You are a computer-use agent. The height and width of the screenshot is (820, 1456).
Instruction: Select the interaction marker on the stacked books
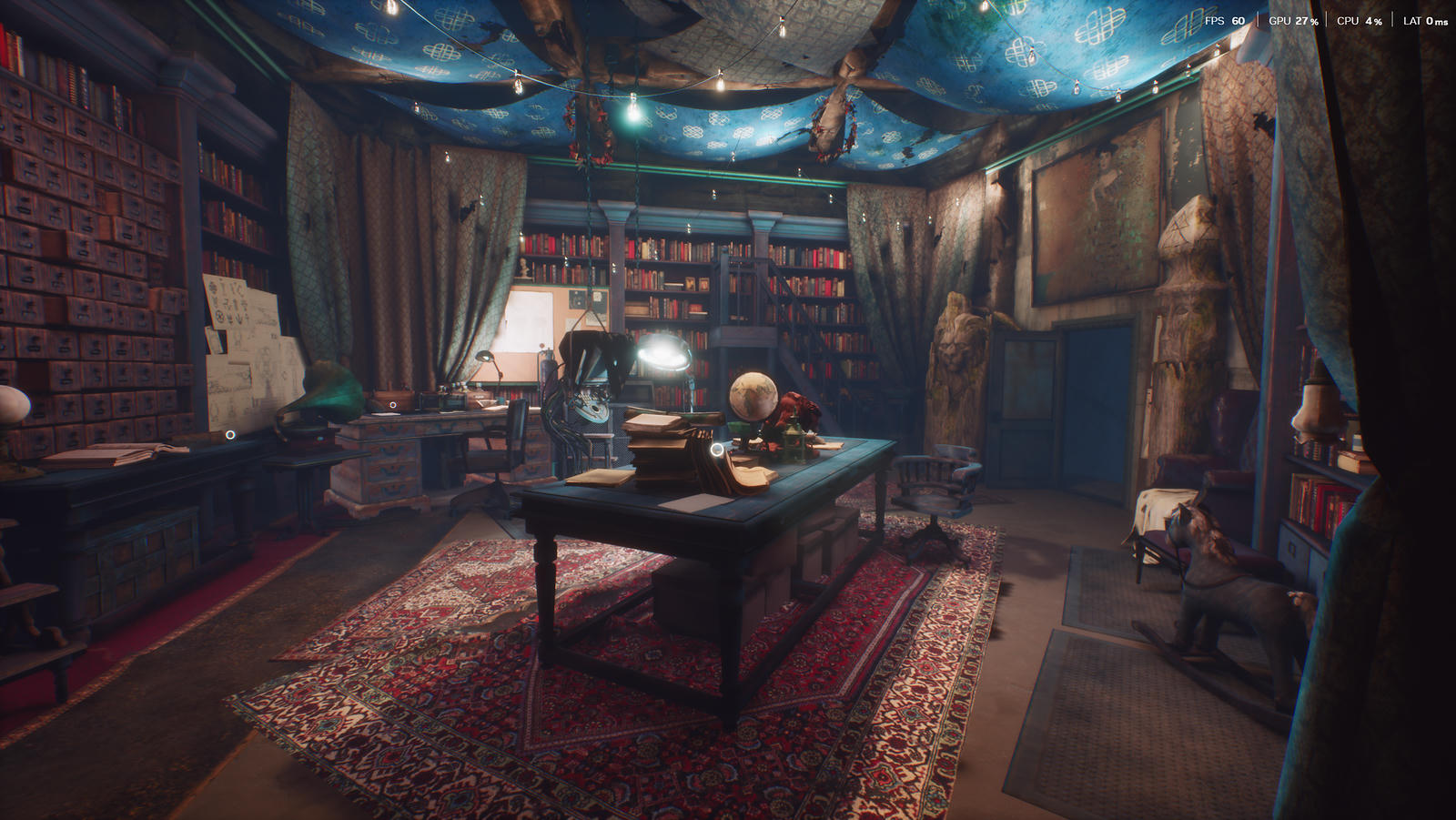click(717, 450)
